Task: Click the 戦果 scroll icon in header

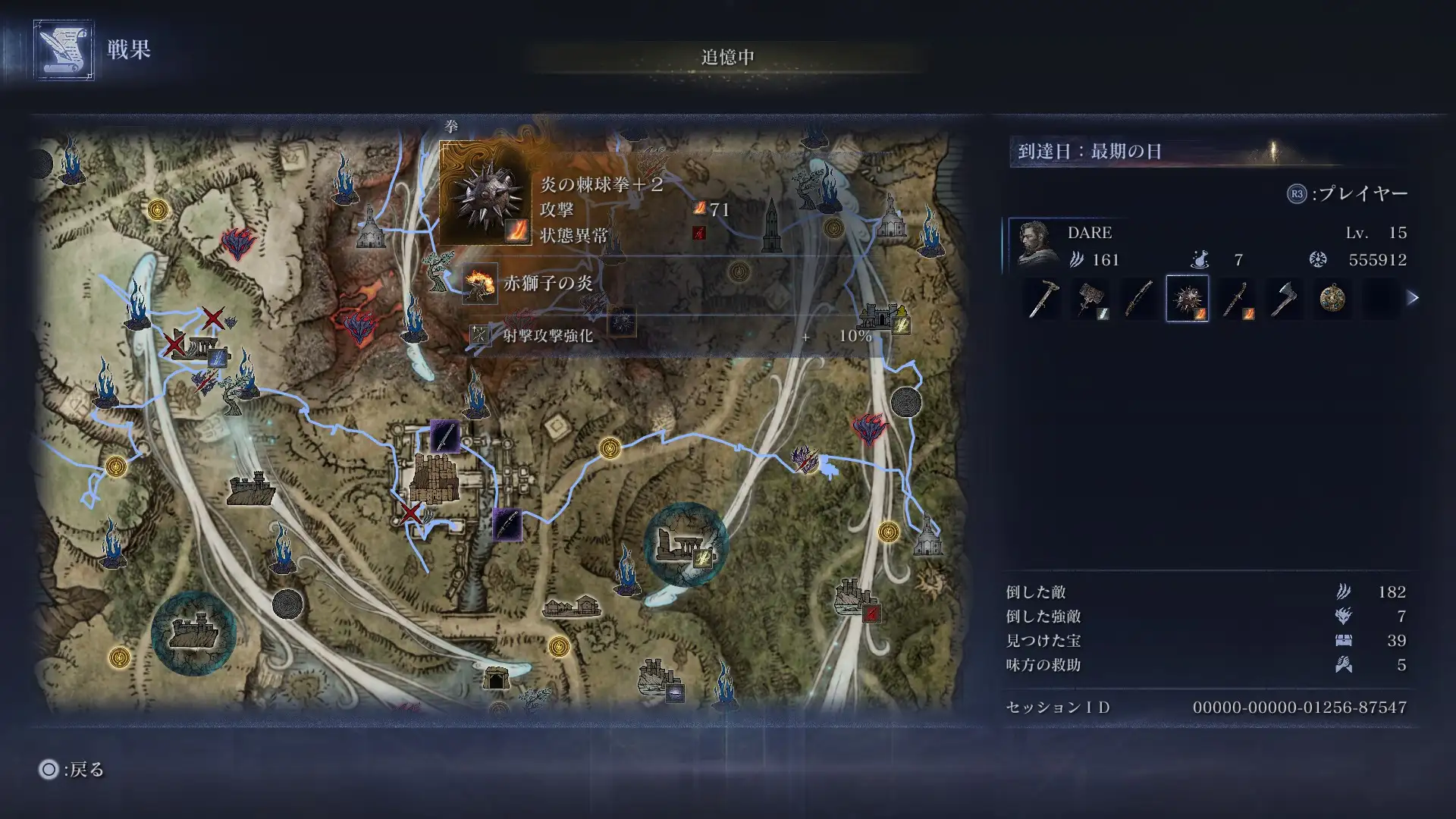Action: 64,50
